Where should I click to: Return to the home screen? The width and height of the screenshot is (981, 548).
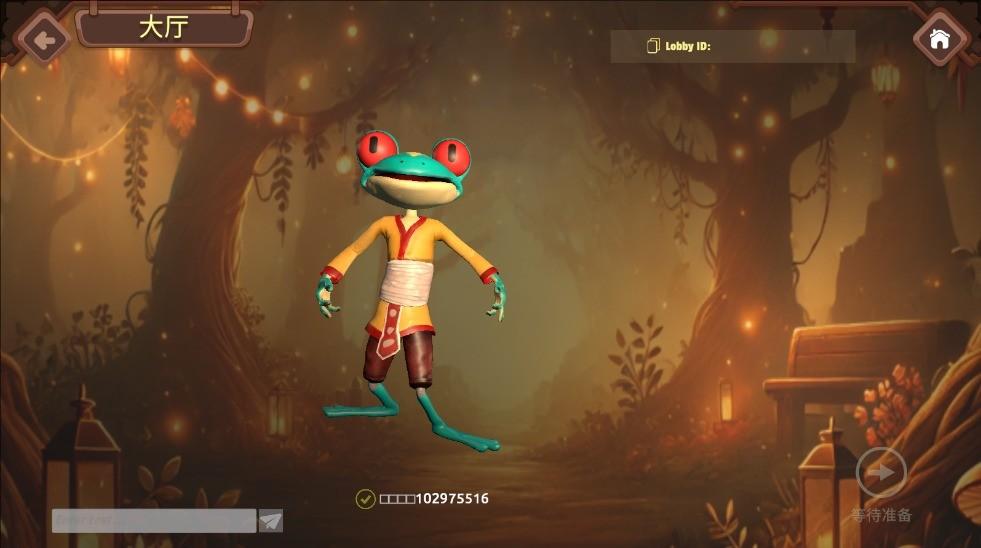[x=939, y=39]
